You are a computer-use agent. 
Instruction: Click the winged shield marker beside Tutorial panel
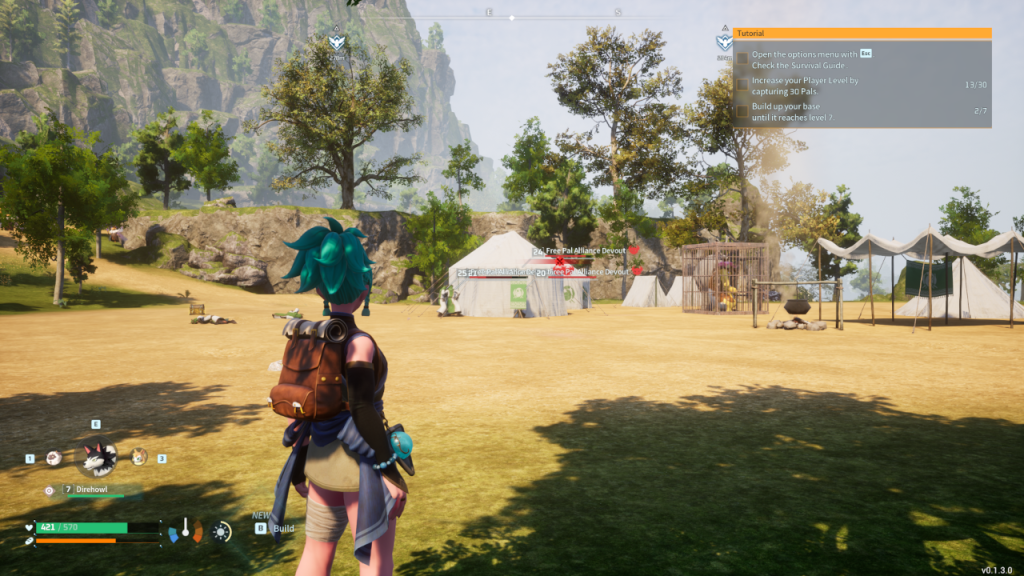723,42
